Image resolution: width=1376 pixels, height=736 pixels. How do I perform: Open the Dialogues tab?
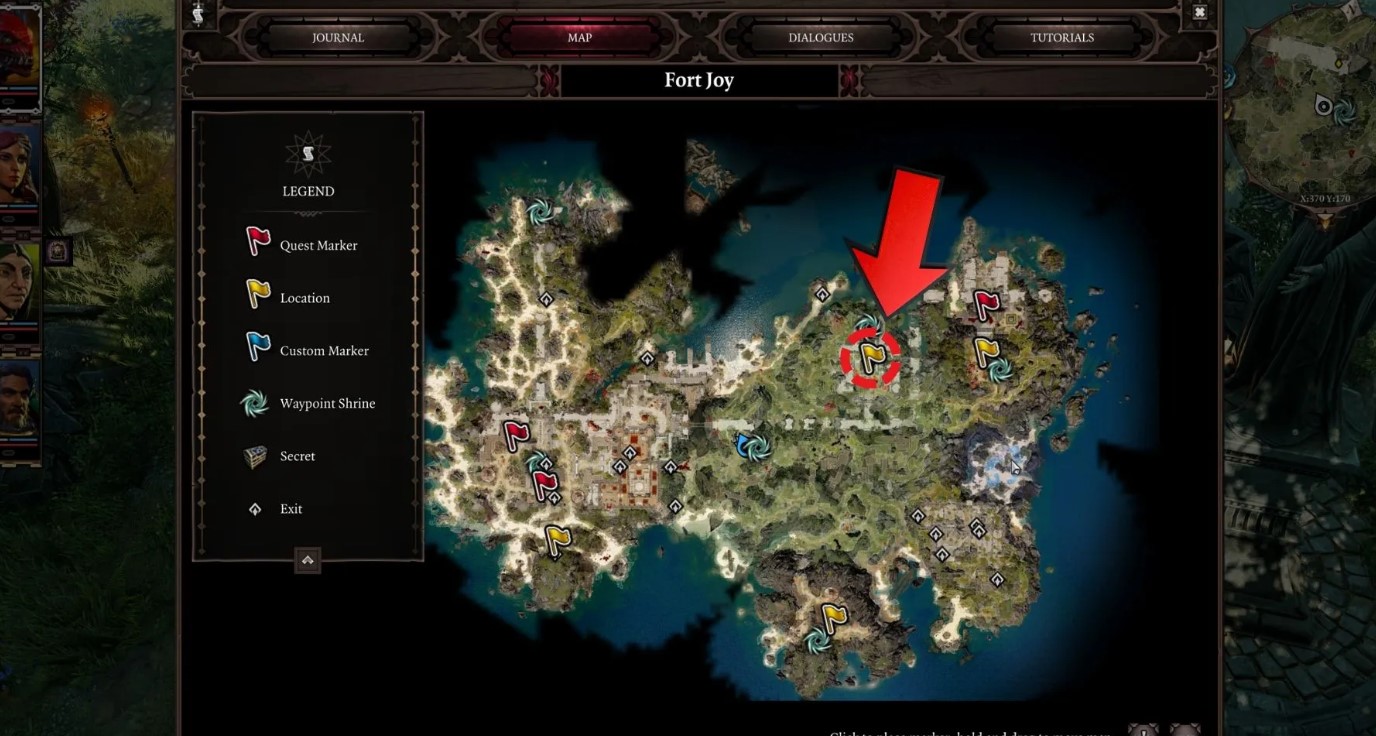(821, 38)
